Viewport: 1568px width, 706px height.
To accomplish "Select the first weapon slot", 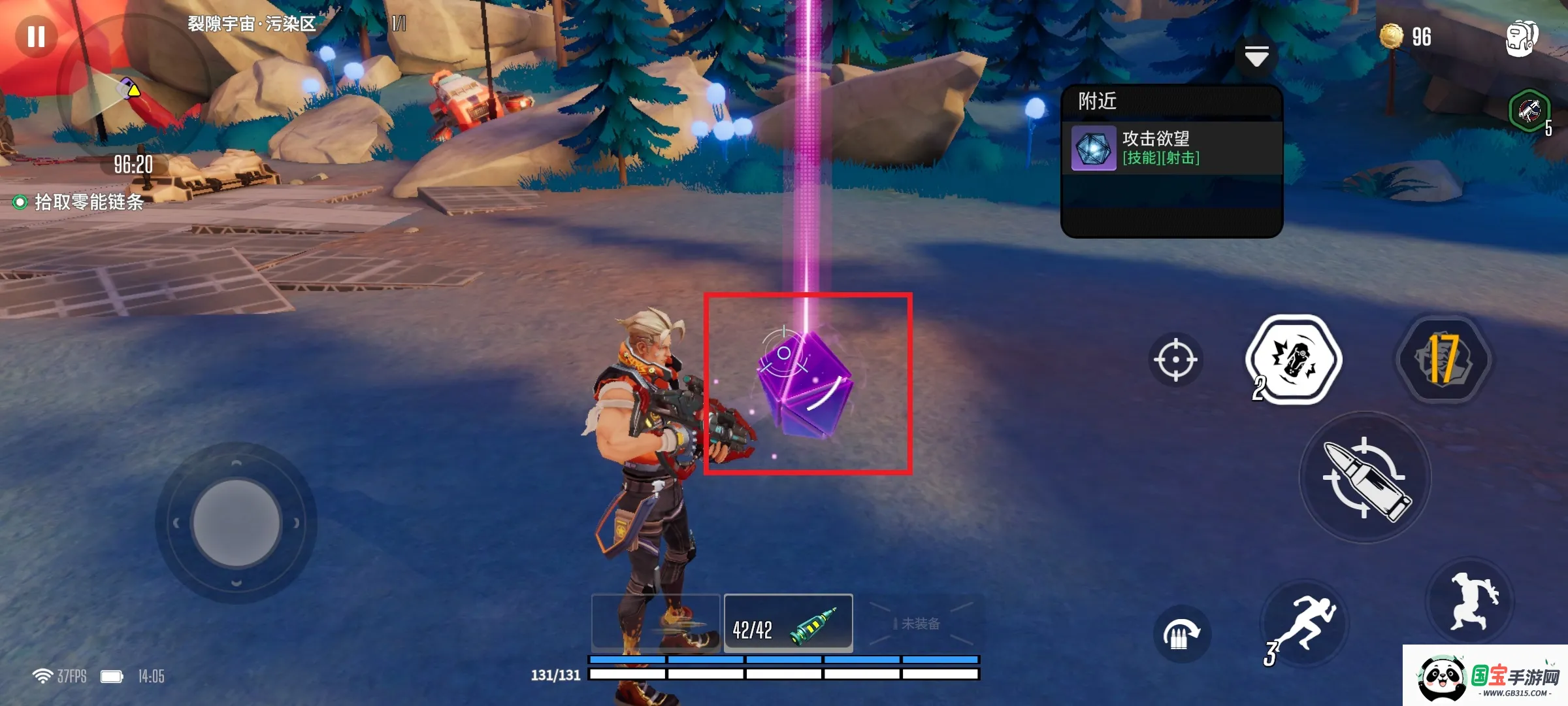I will (x=655, y=624).
